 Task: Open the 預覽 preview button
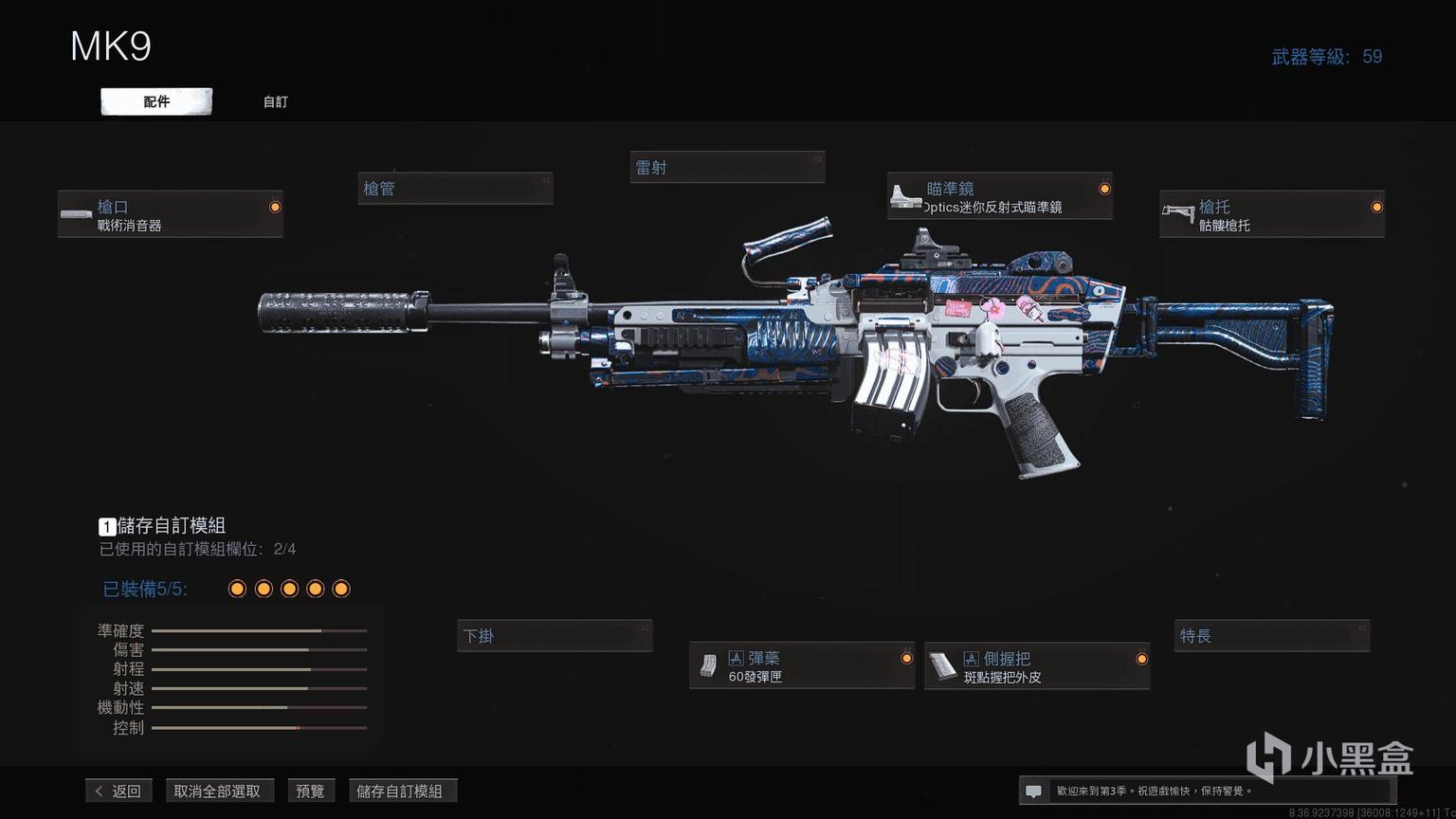coord(310,791)
